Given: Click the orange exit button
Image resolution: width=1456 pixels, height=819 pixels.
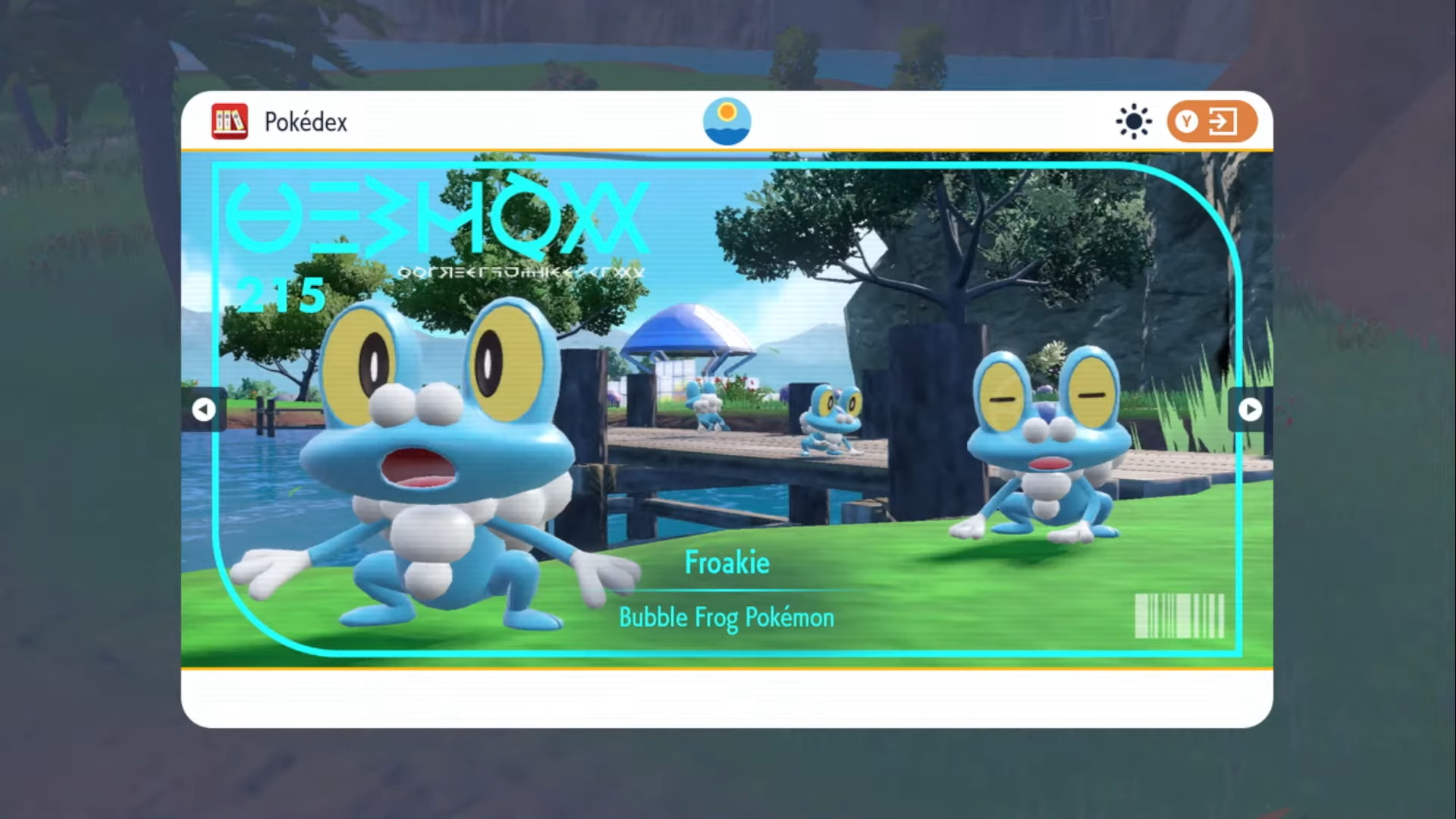Looking at the screenshot, I should pyautogui.click(x=1211, y=121).
